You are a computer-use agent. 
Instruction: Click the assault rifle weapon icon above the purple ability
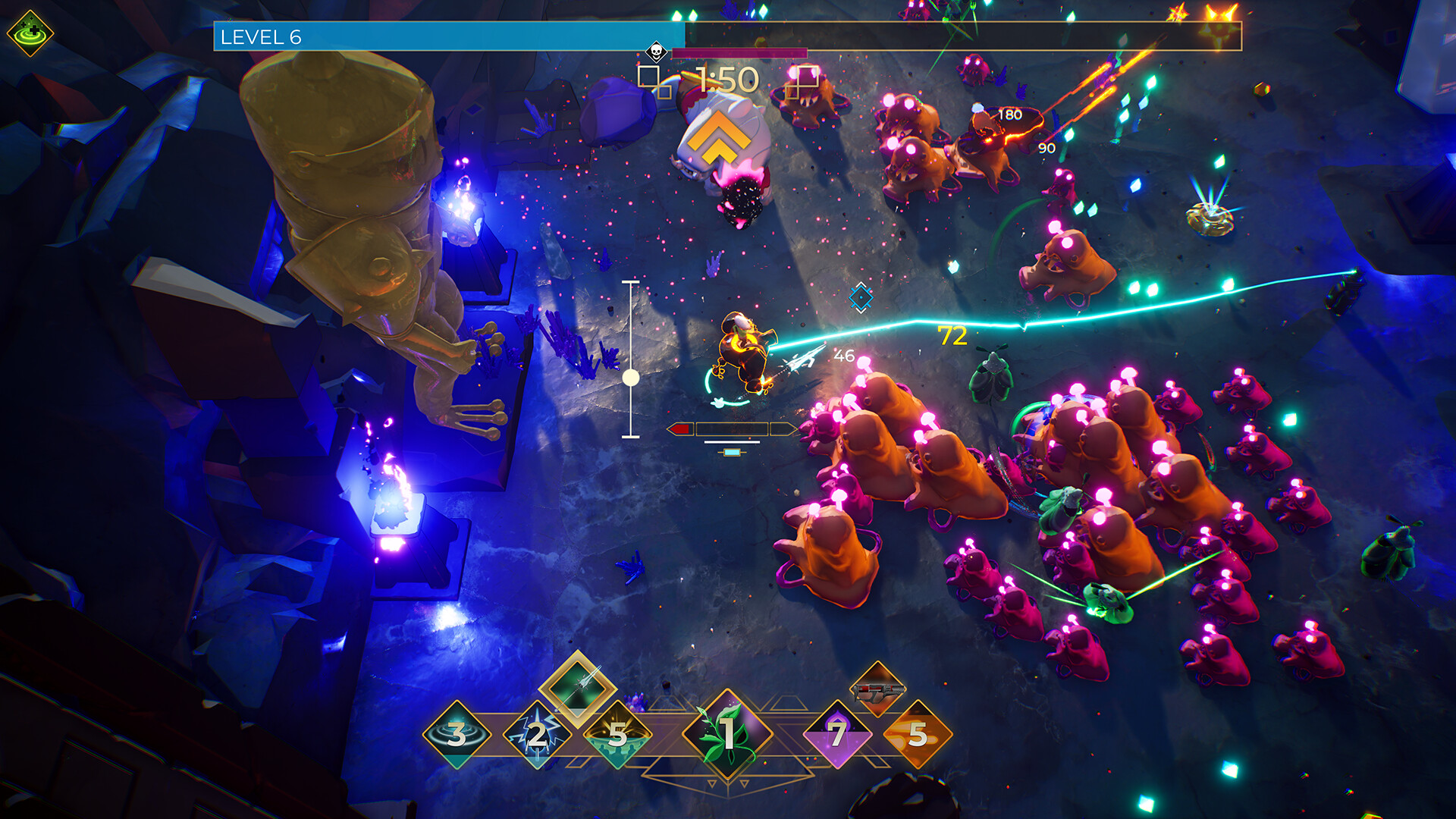[x=876, y=688]
